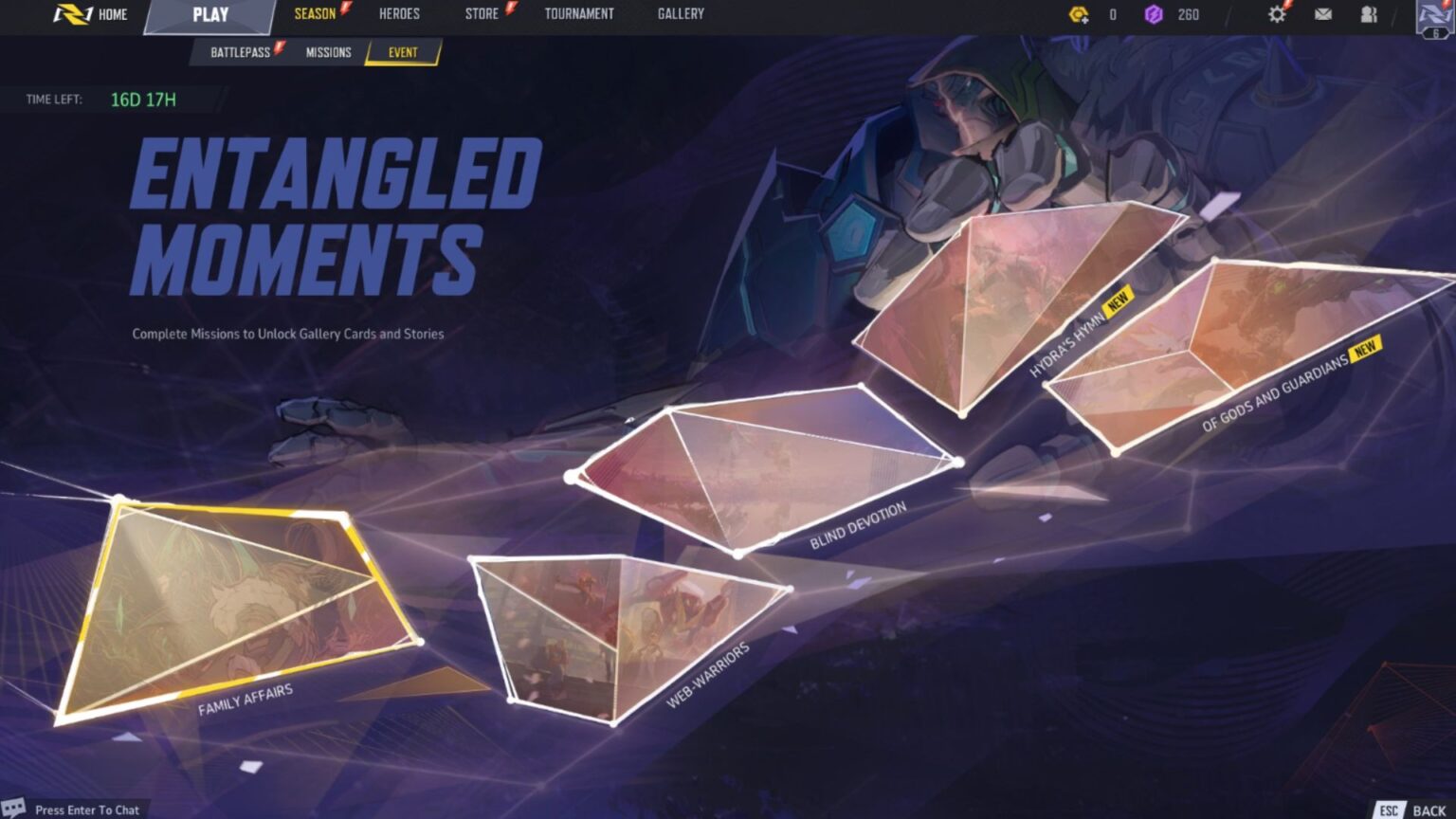This screenshot has height=819, width=1456.
Task: Click the Press Enter To Chat field
Action: click(85, 810)
